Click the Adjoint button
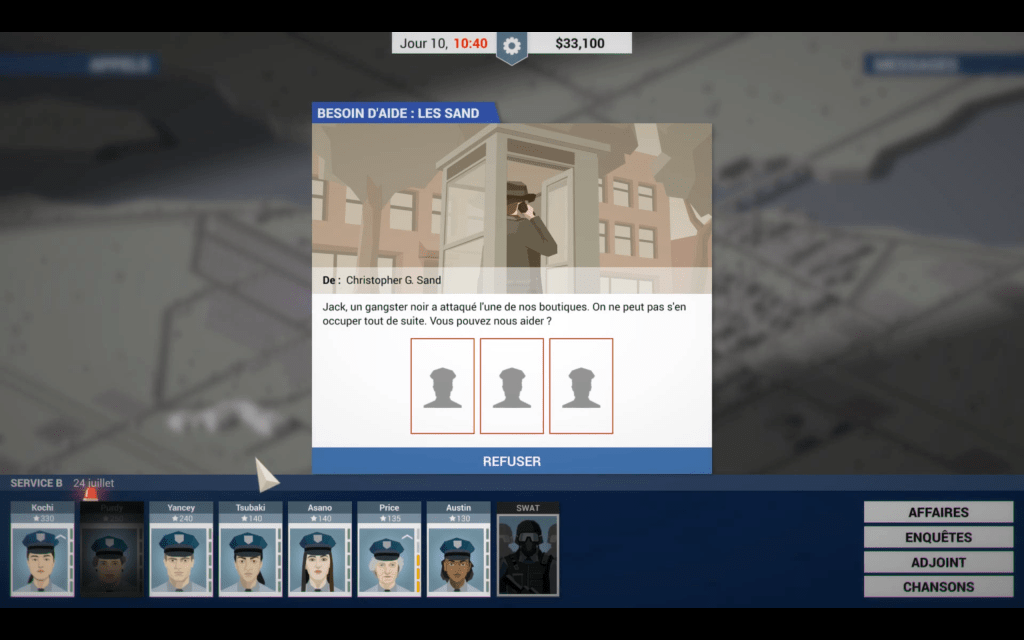This screenshot has width=1024, height=640. [938, 562]
